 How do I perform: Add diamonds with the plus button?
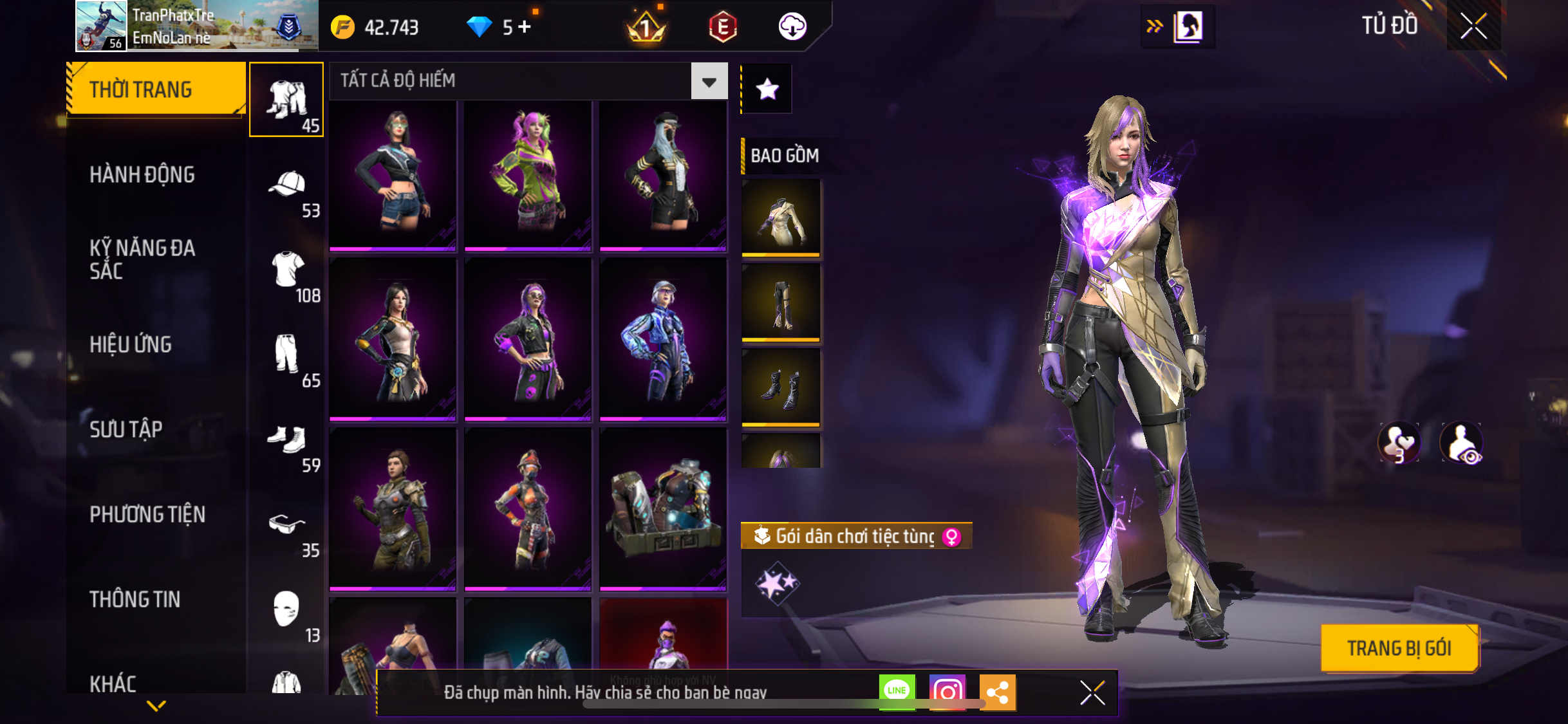click(x=525, y=27)
